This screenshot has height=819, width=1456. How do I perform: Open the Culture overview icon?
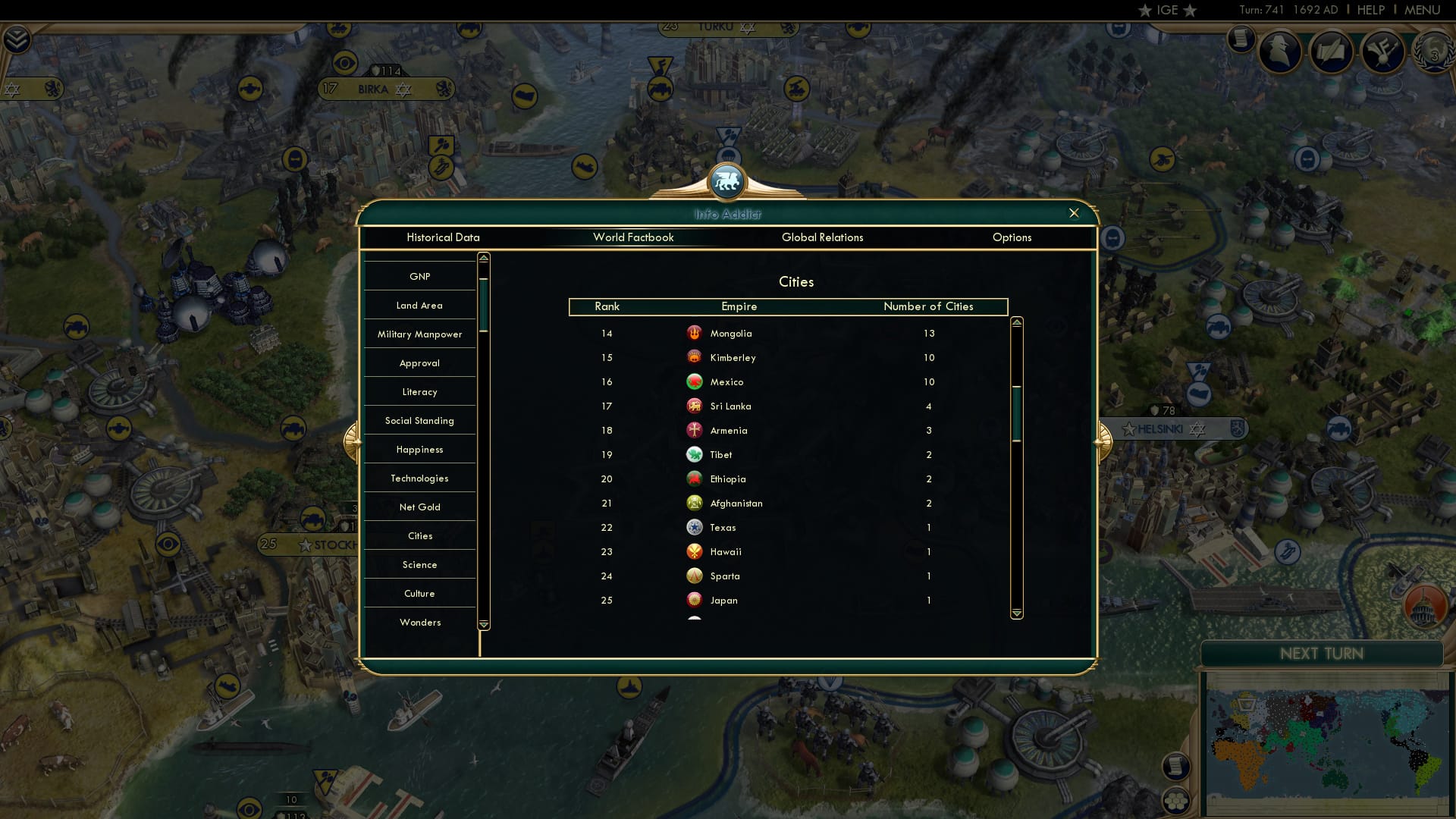click(1383, 52)
